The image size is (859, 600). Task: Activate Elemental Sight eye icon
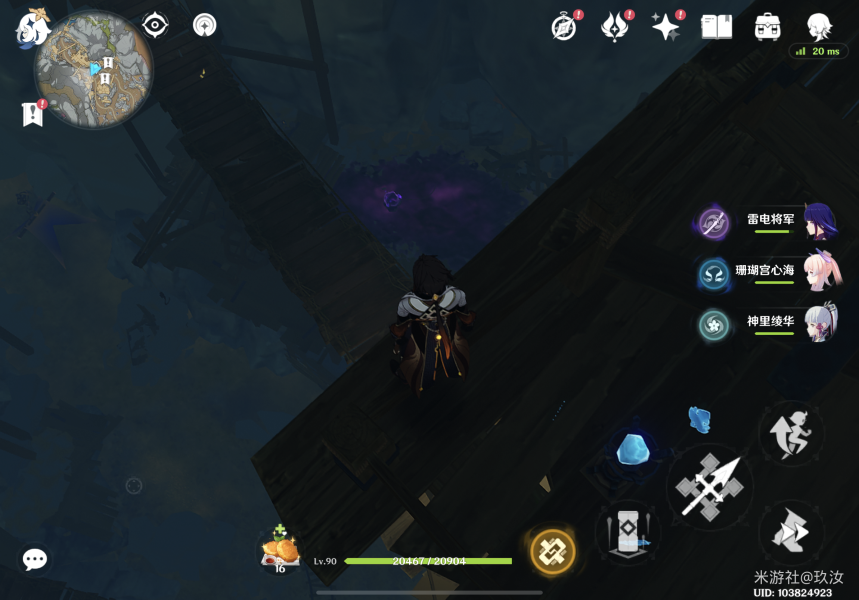pos(156,25)
